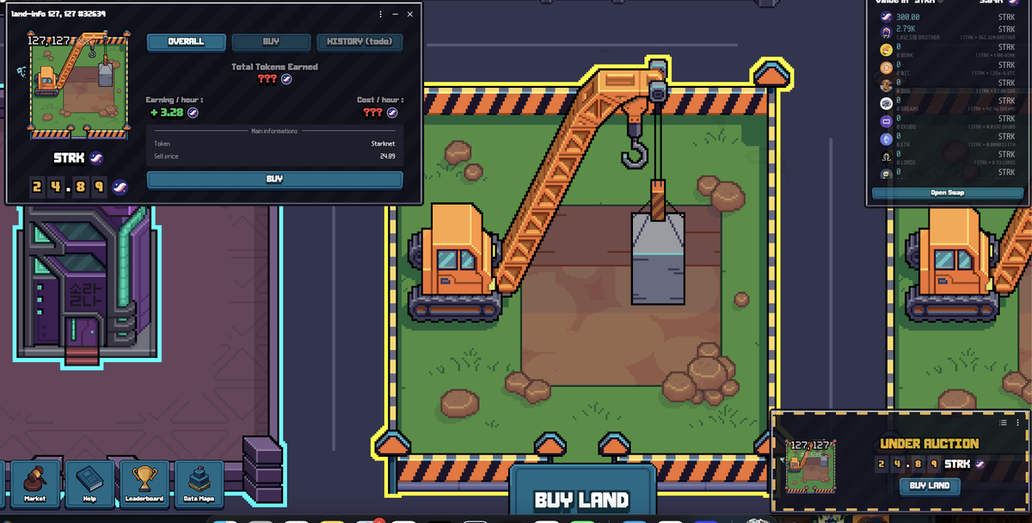Switch to the Buy tab in land-info
The height and width of the screenshot is (523, 1032).
271,42
